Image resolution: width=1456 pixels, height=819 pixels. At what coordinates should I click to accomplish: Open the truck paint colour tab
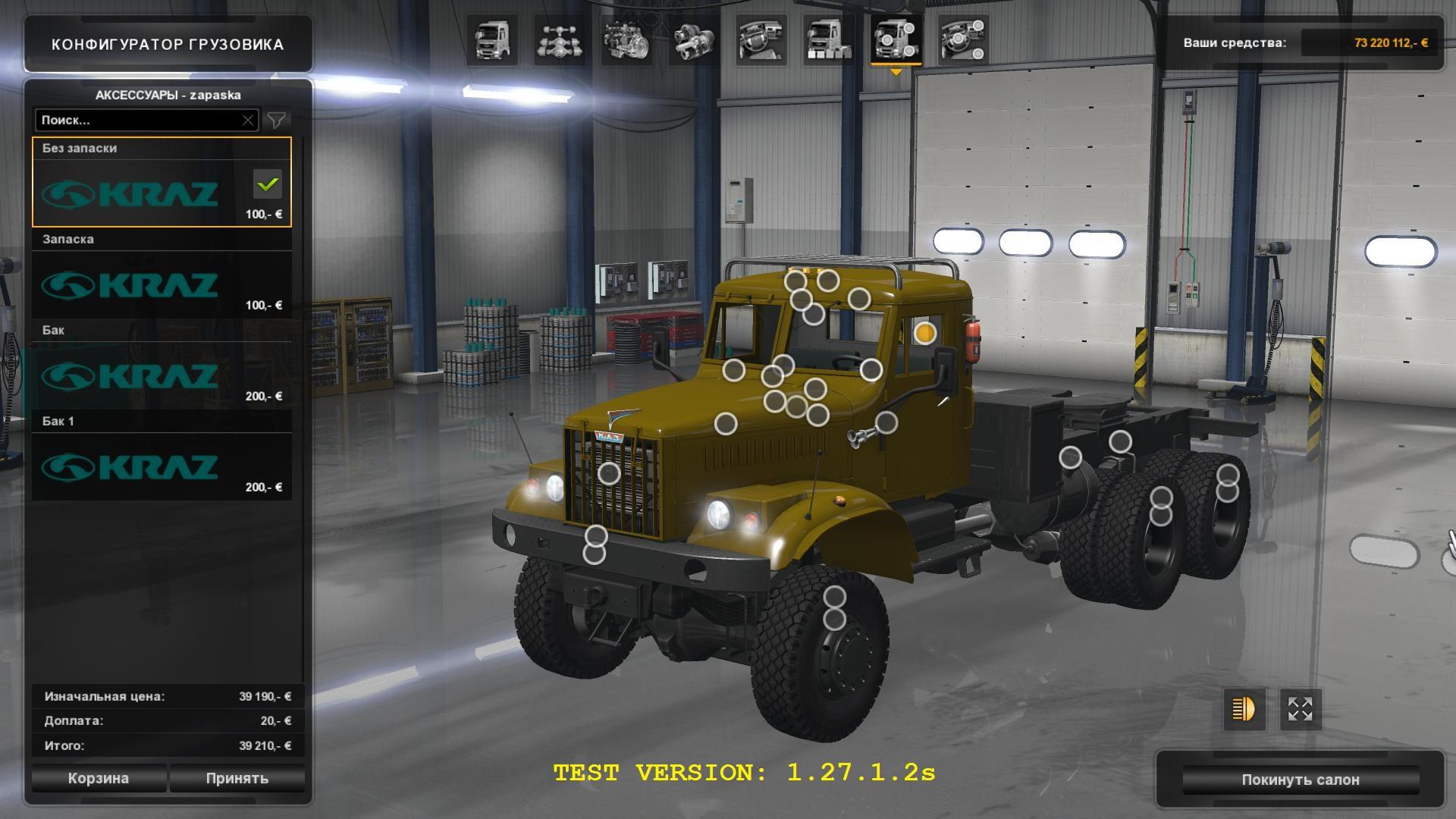click(x=828, y=40)
